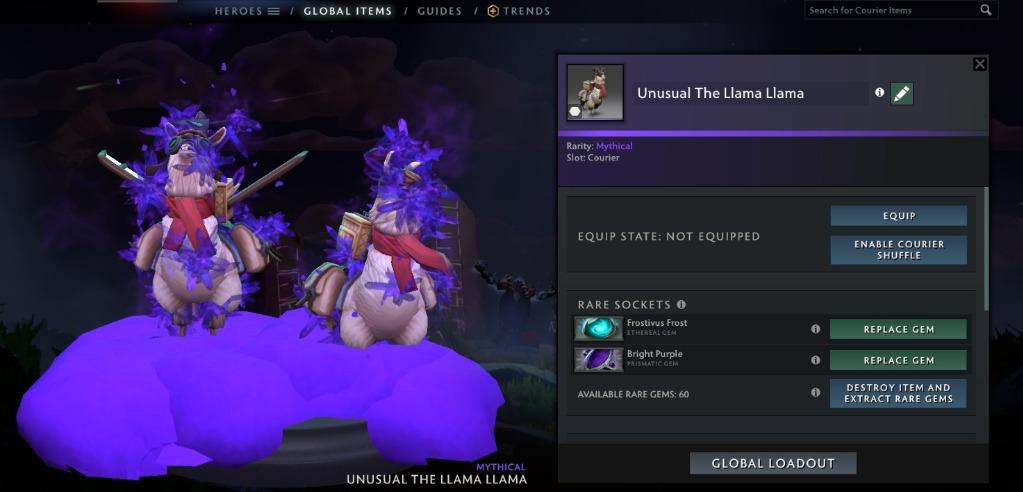Select the Frostivus Frost gem icon
Screen dimensions: 1023x492
coord(598,328)
